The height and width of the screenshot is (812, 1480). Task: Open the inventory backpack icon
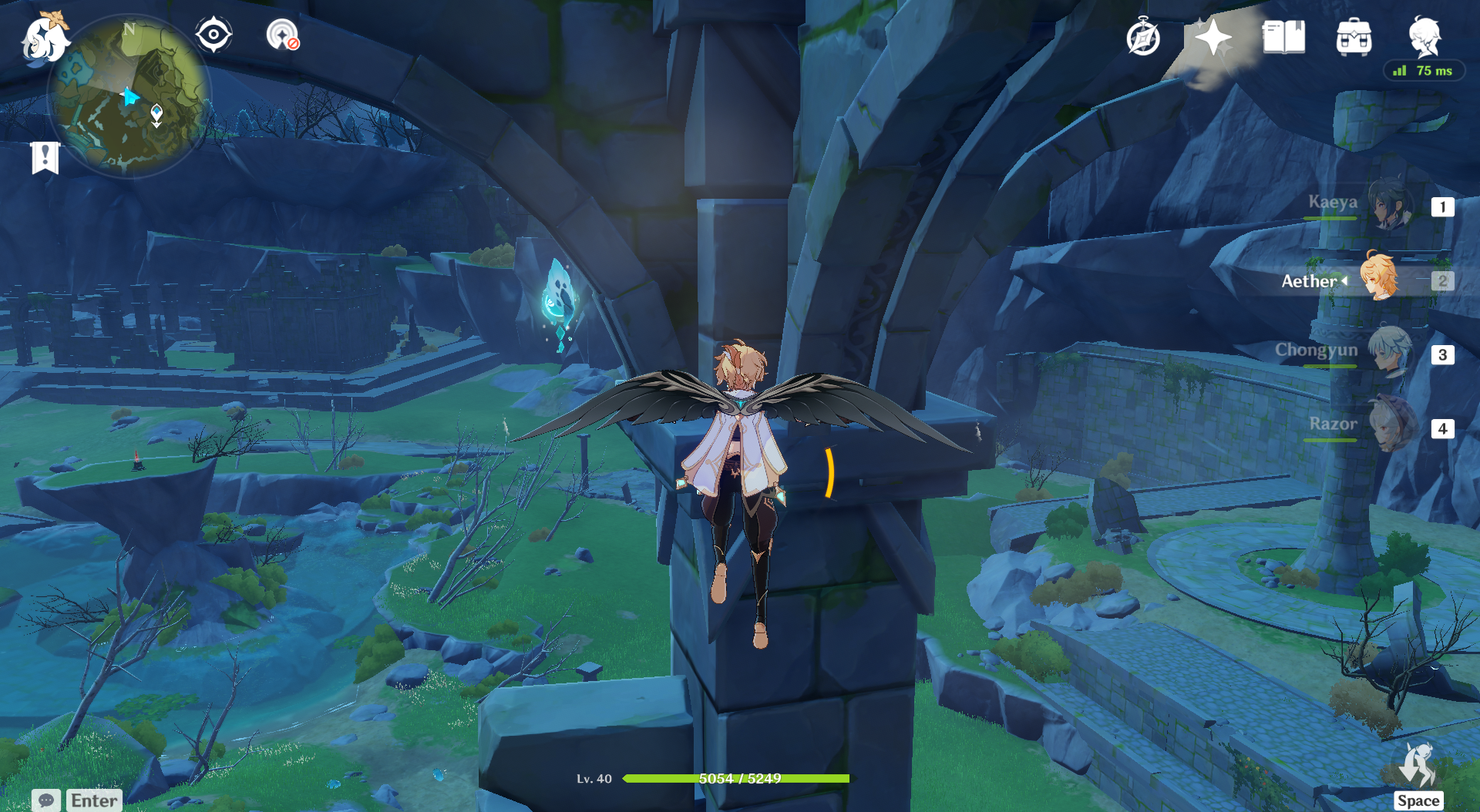[x=1354, y=37]
